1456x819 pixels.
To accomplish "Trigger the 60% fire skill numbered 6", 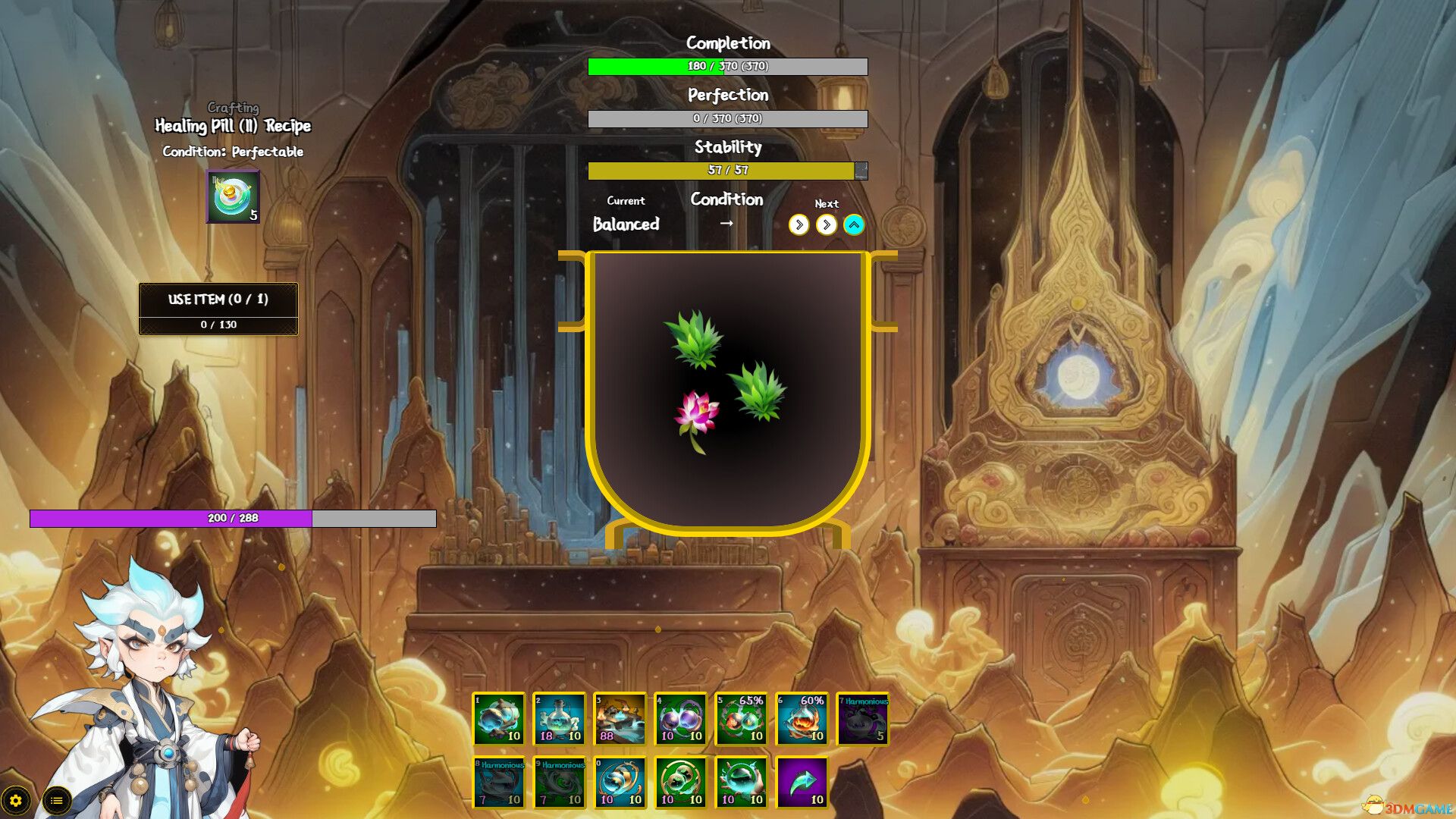I will tap(802, 720).
